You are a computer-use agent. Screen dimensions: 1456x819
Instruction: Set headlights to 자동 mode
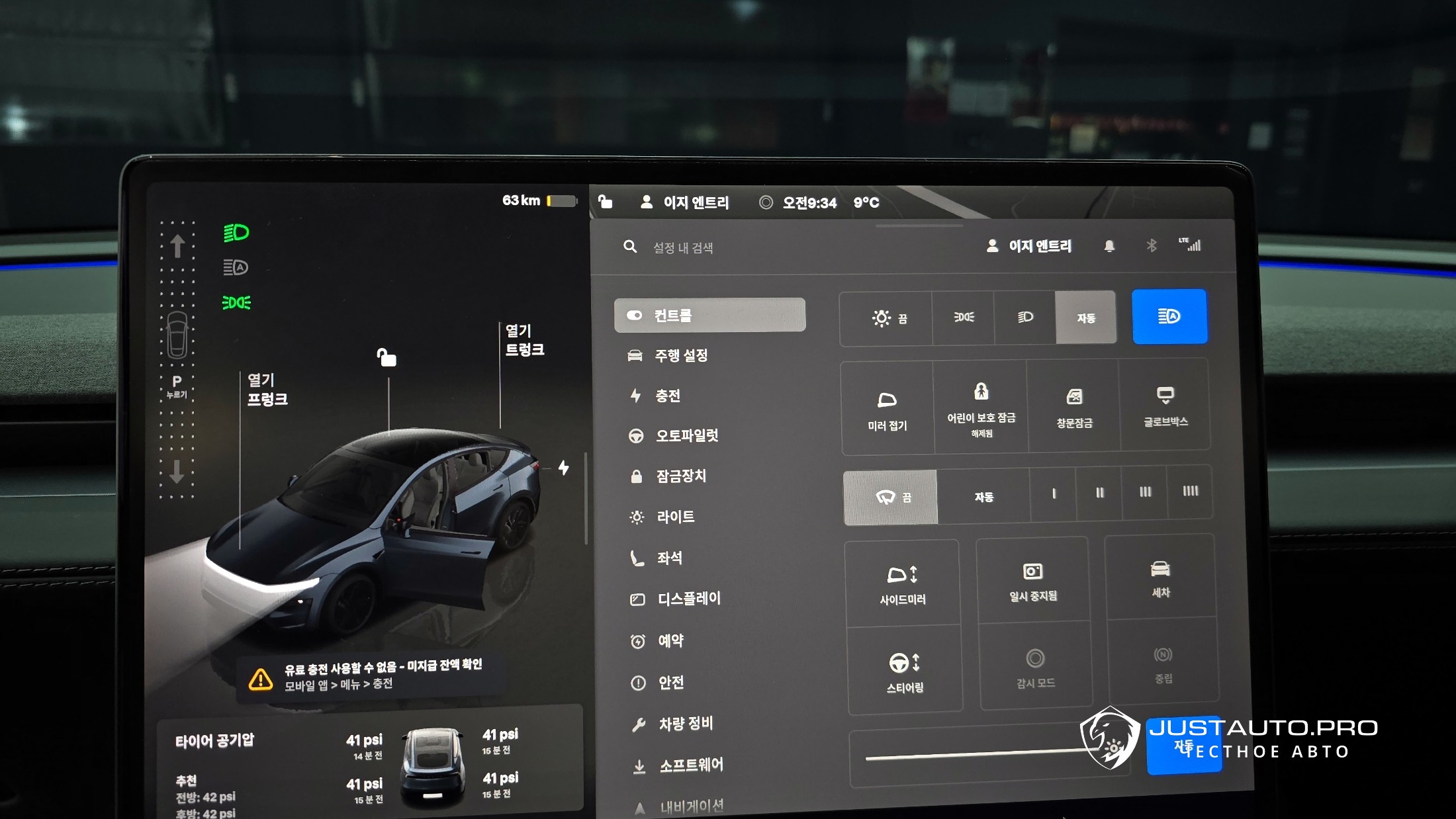(1085, 318)
